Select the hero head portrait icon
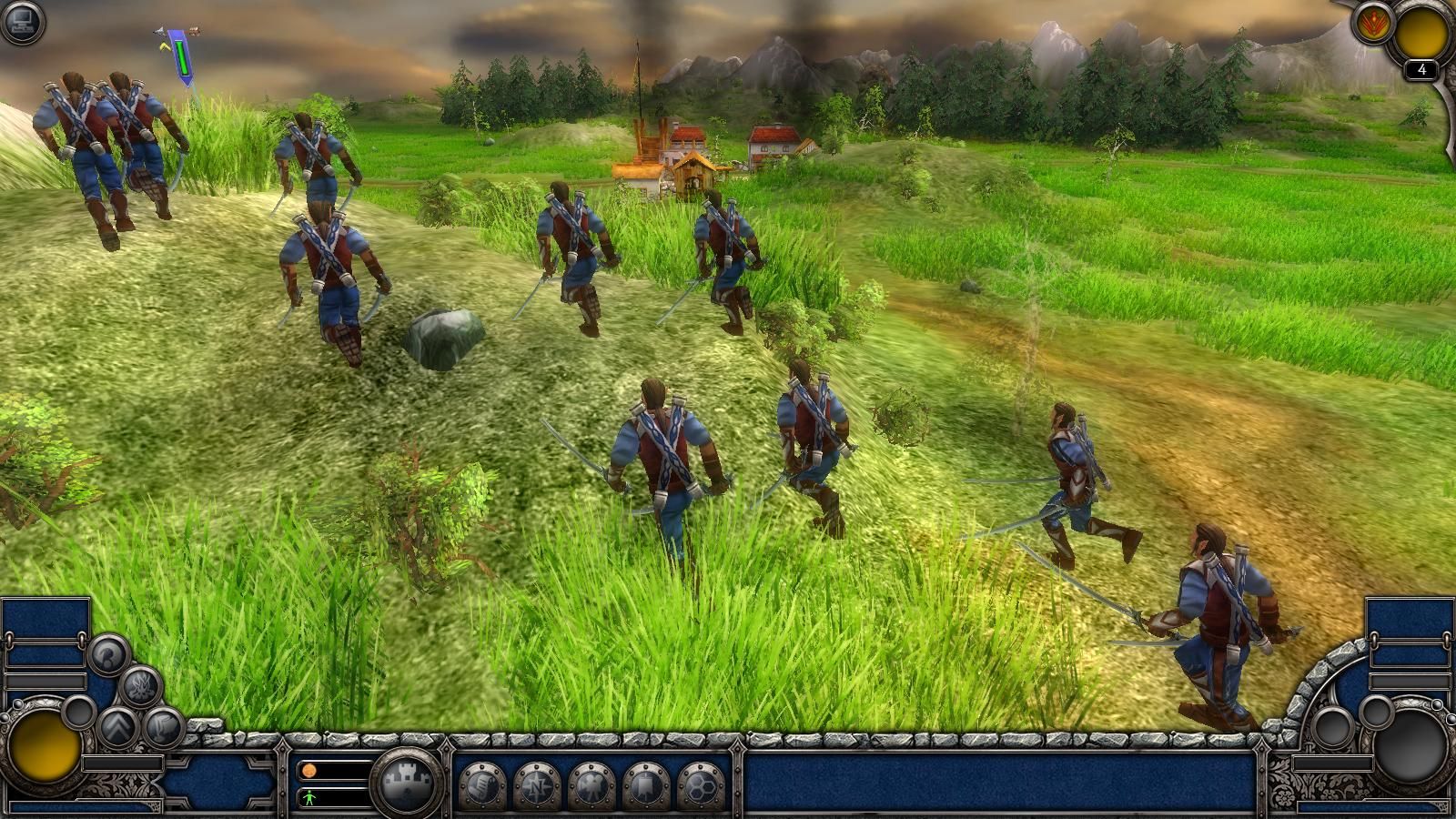The image size is (1456, 819). [x=106, y=654]
